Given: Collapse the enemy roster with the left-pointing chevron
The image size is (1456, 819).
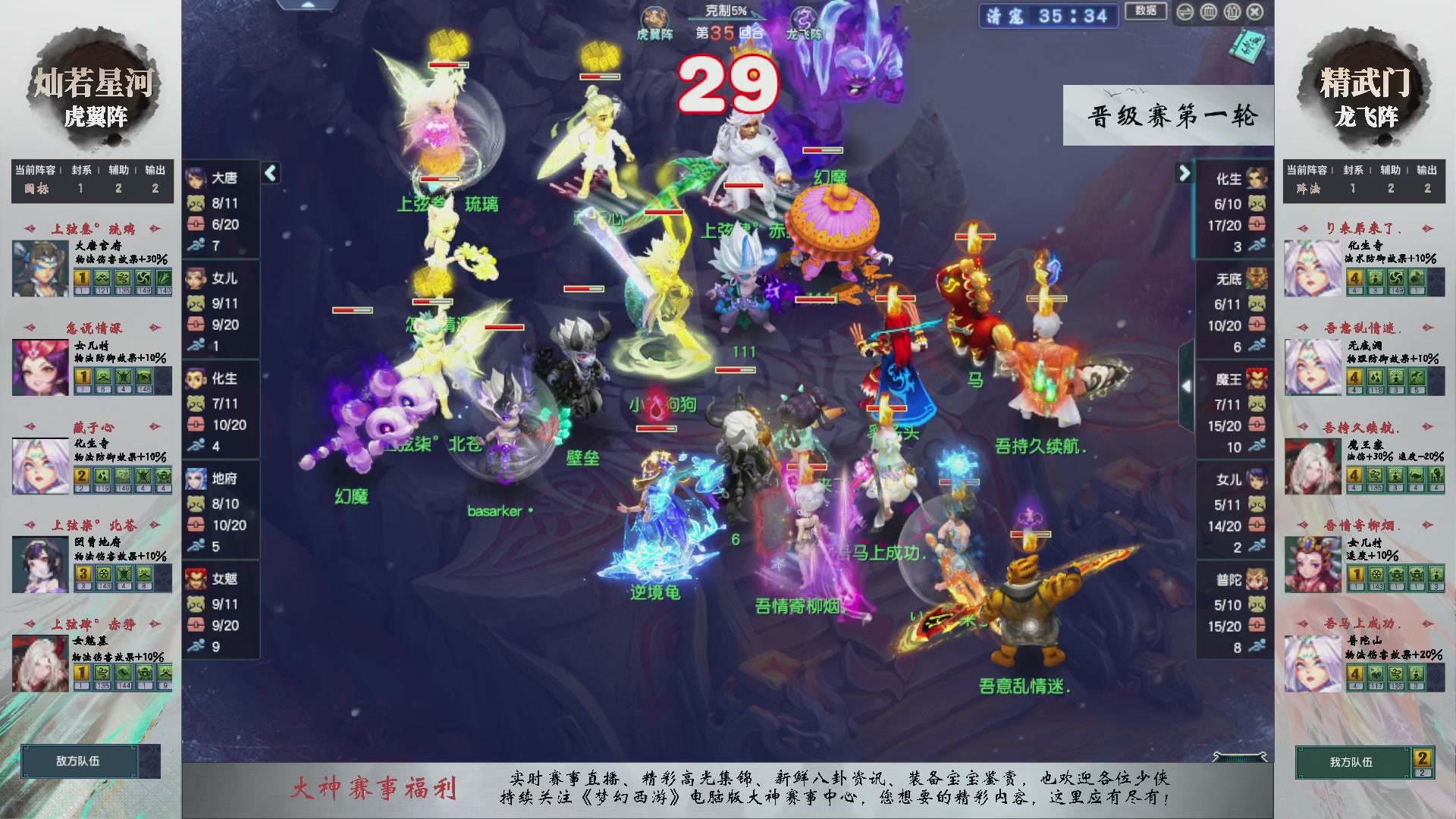Looking at the screenshot, I should tap(271, 174).
